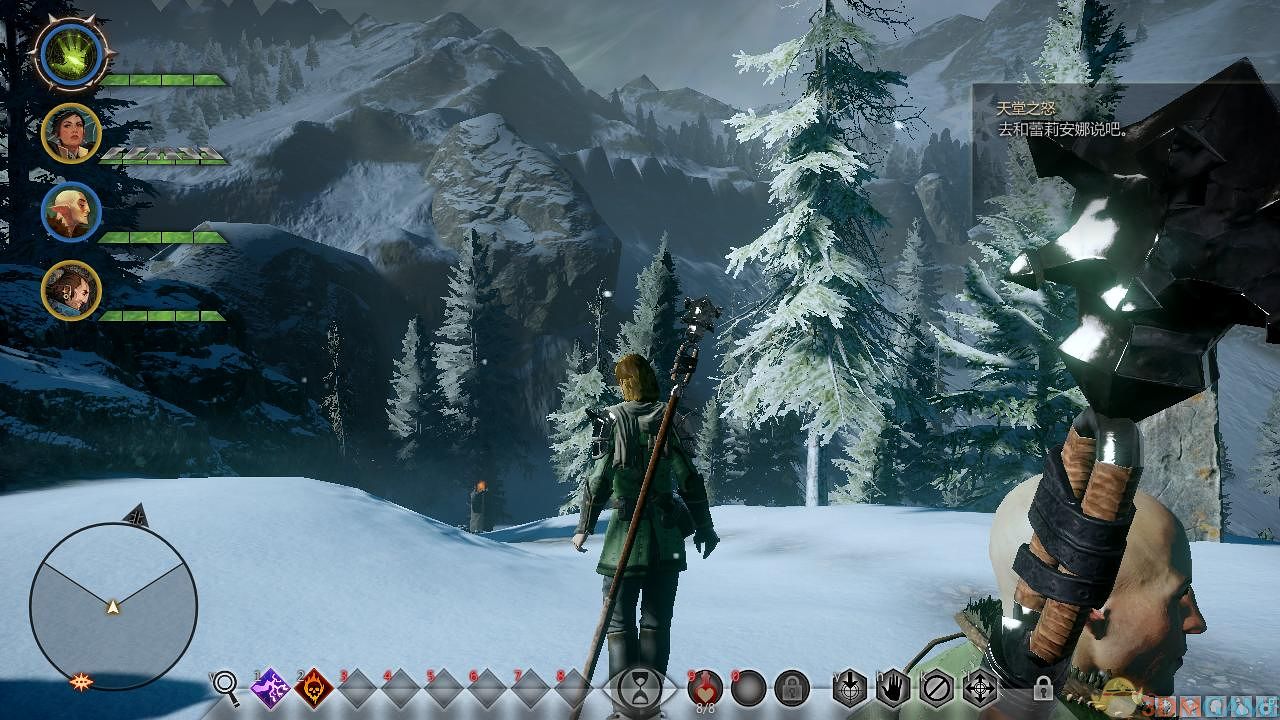The width and height of the screenshot is (1280, 720).
Task: Select the green glowing hand party leader portrait
Action: tap(71, 53)
